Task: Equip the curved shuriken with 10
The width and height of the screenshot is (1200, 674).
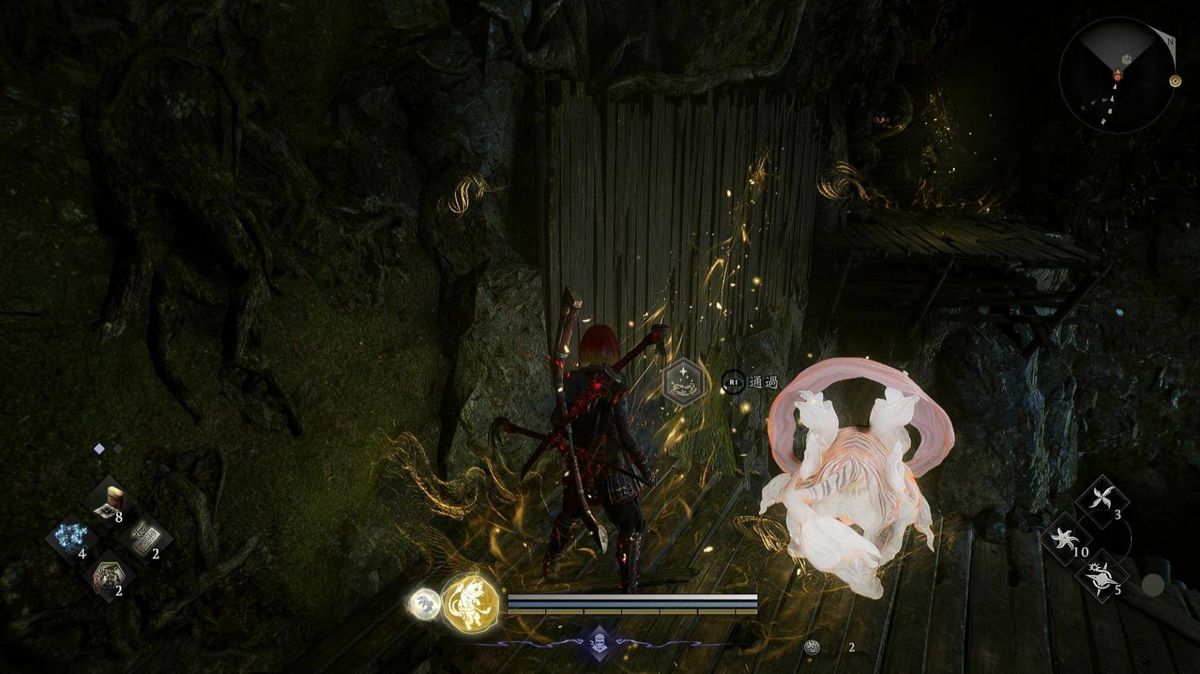Action: coord(1065,539)
